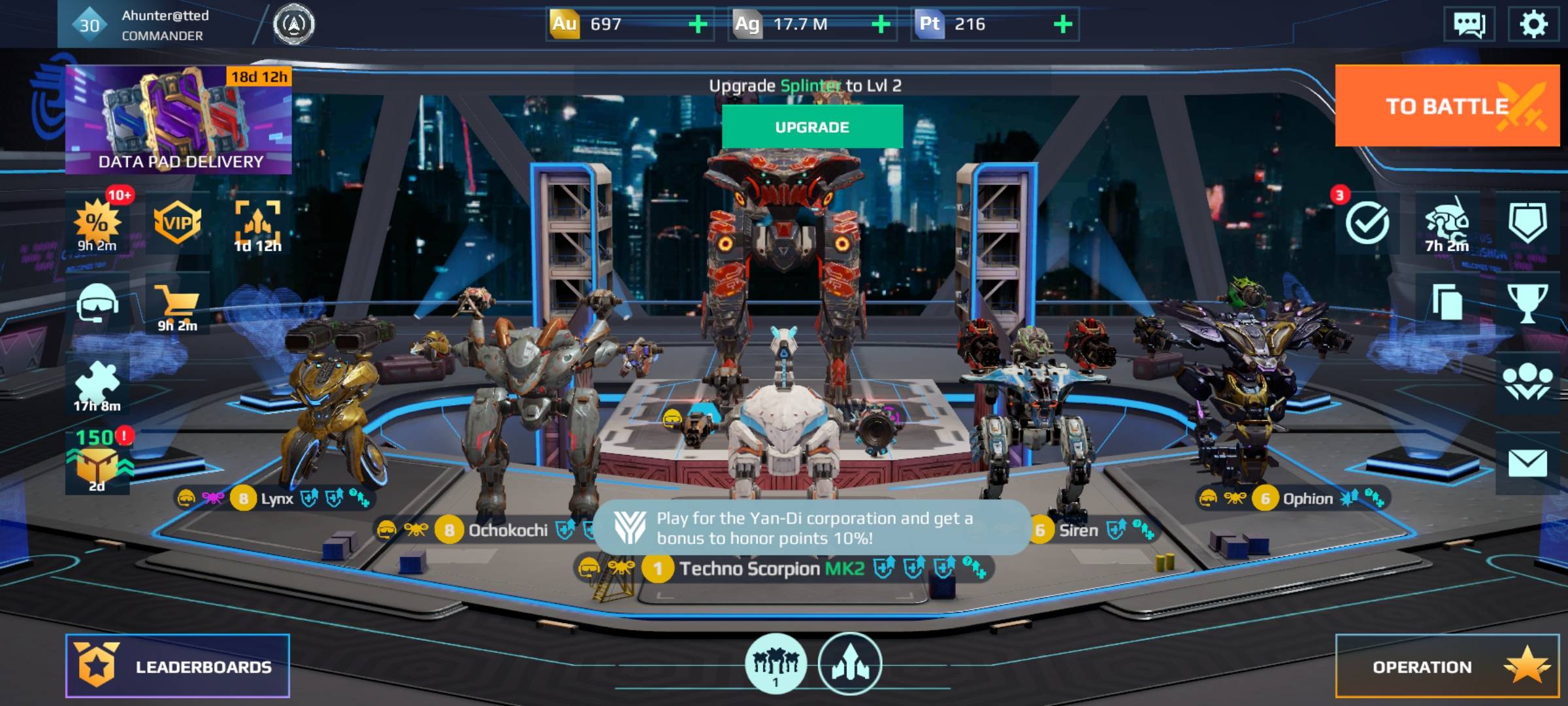The image size is (1568, 706).
Task: Open the trophy achievements icon
Action: (1527, 303)
